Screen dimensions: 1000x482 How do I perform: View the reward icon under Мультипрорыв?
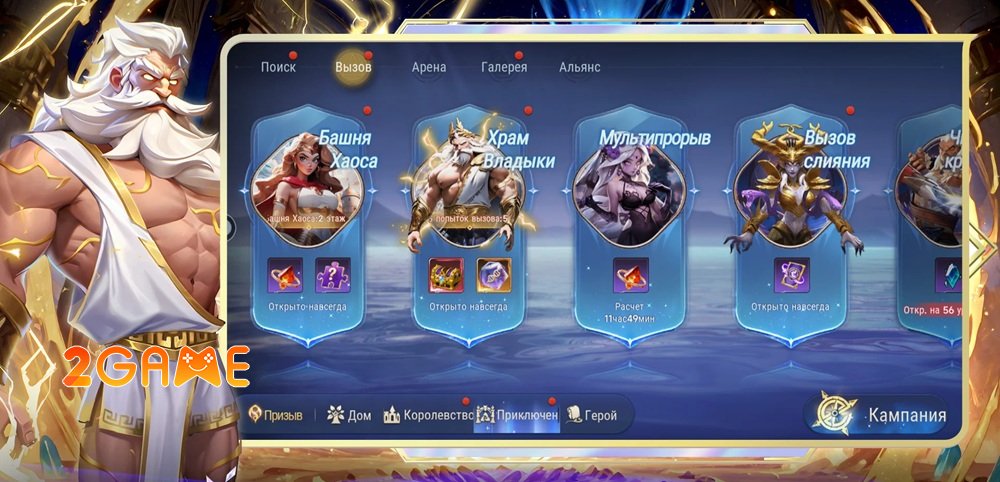coord(630,275)
